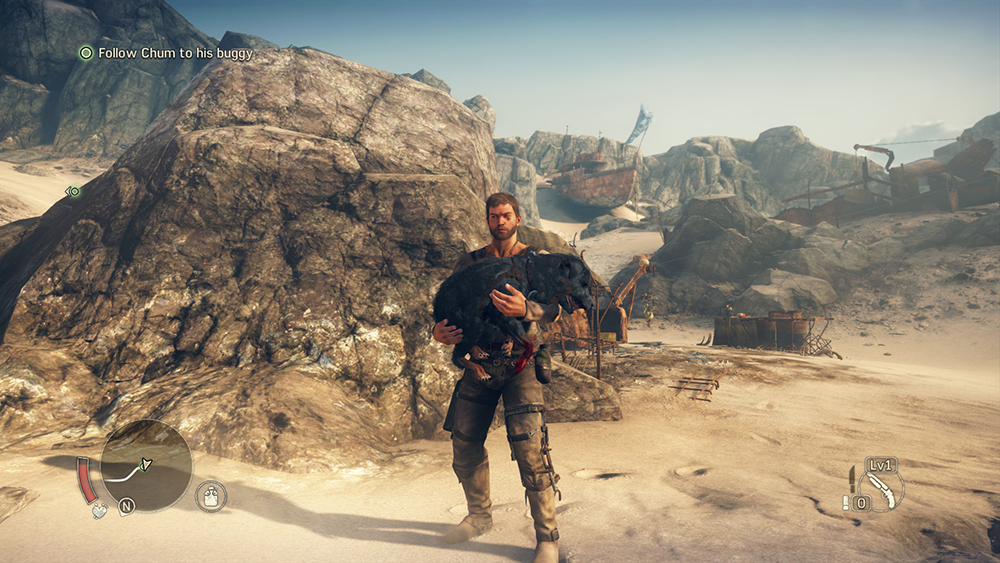Open the circular minimap

[x=146, y=465]
